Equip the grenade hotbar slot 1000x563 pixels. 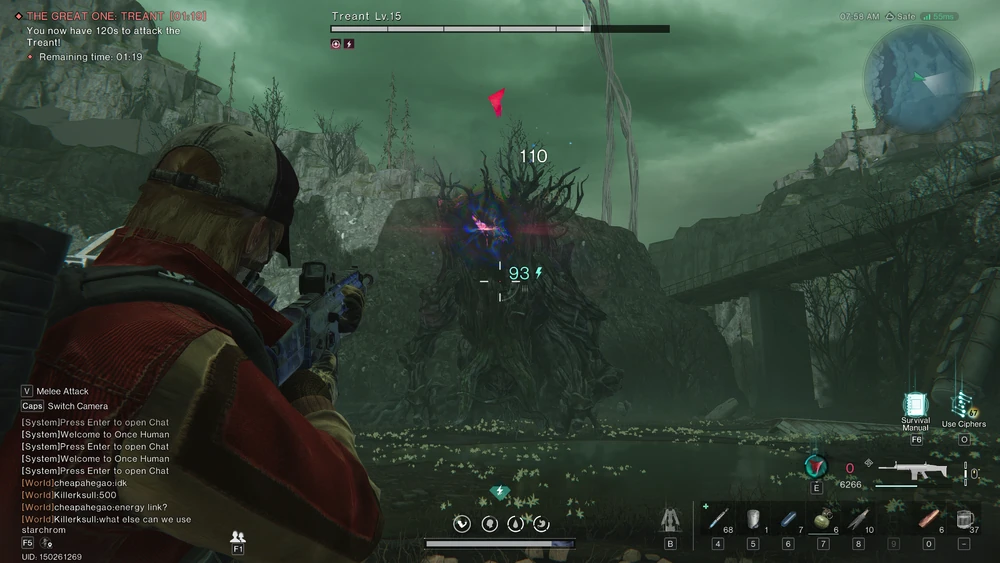(823, 519)
